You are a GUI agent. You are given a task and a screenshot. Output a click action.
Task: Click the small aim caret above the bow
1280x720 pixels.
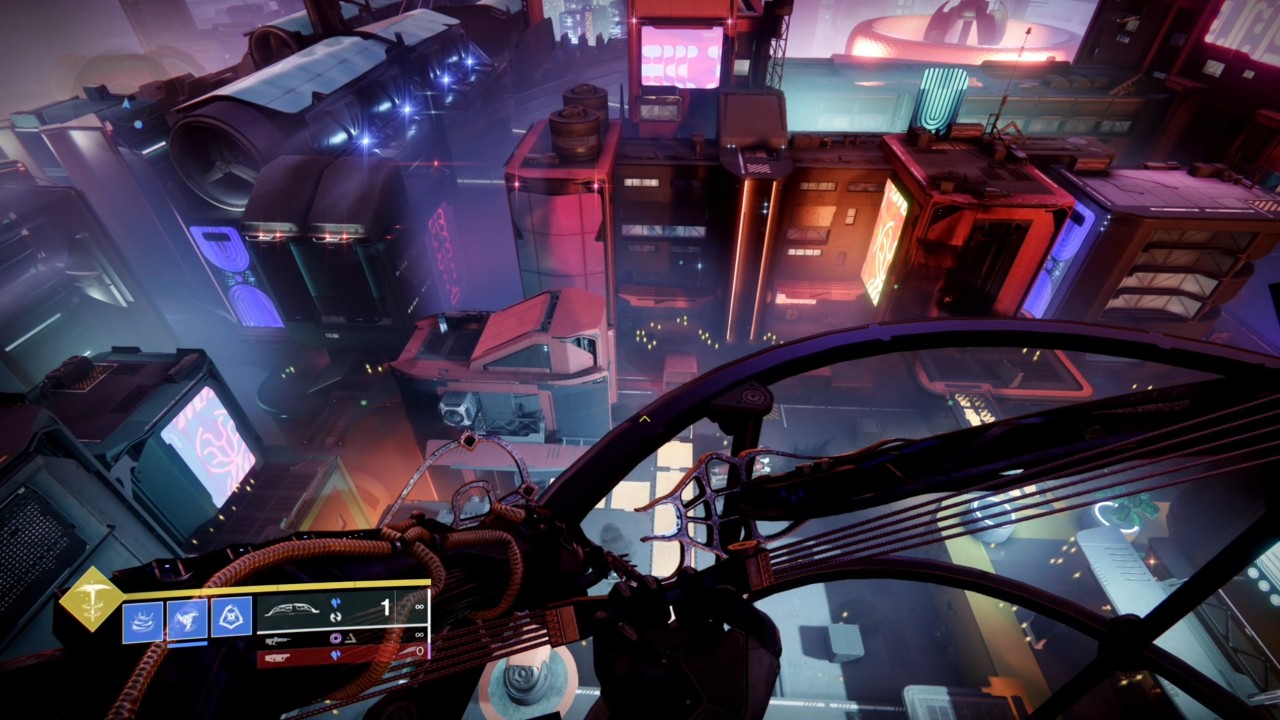tap(645, 418)
